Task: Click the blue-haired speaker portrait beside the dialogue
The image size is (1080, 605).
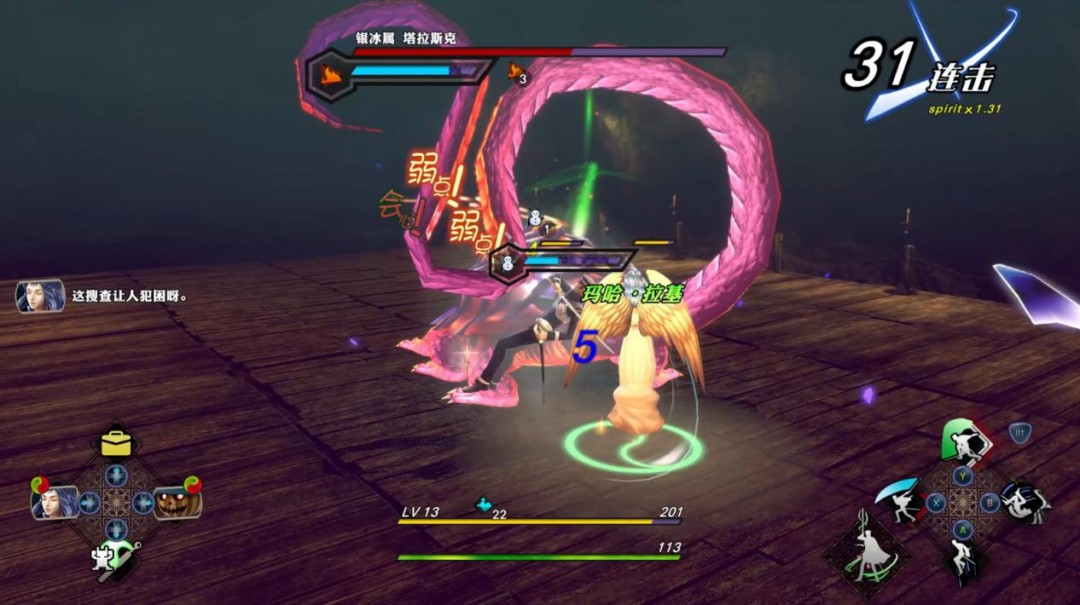Action: coord(40,296)
